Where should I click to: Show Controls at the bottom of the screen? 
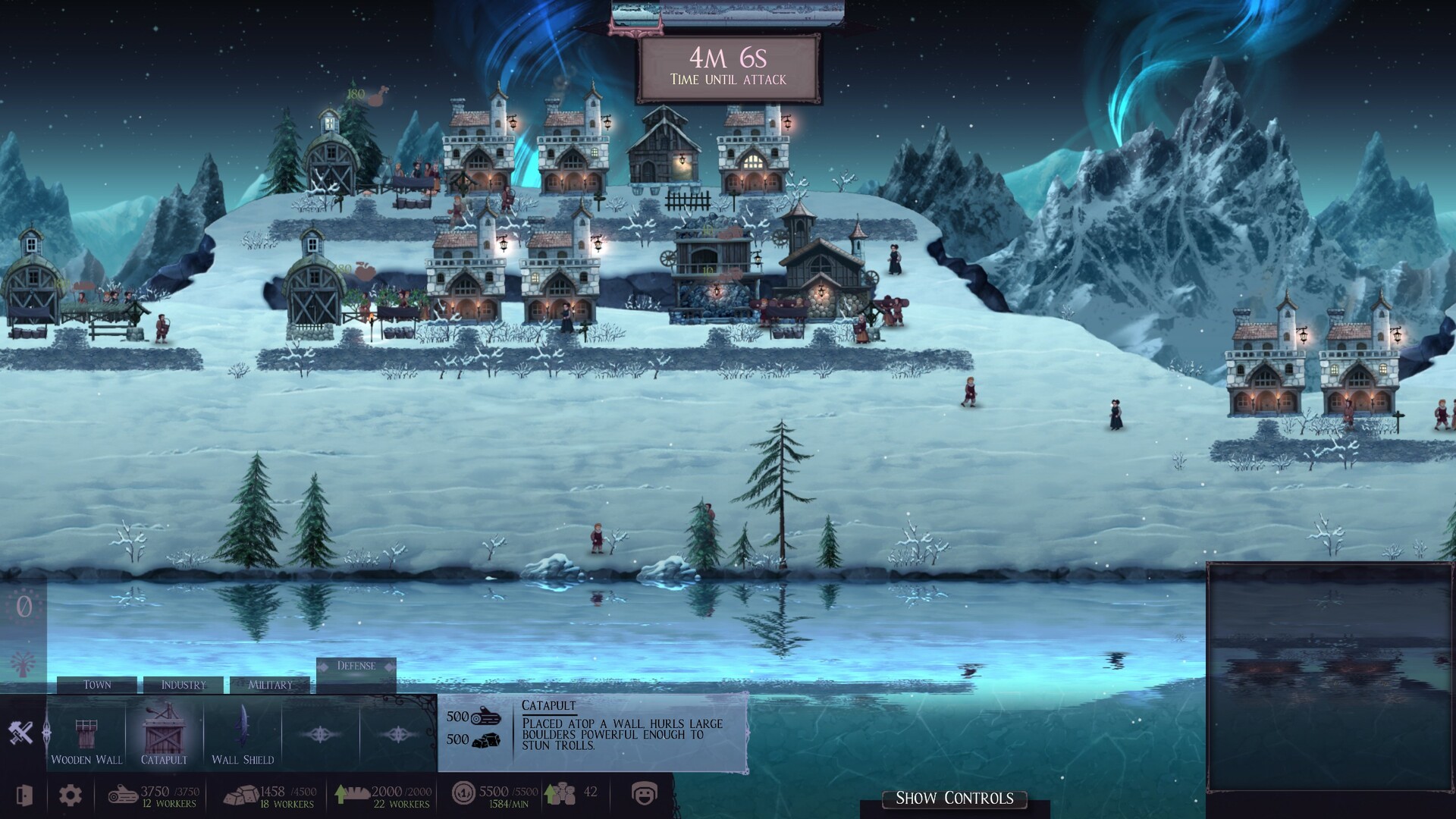(954, 799)
